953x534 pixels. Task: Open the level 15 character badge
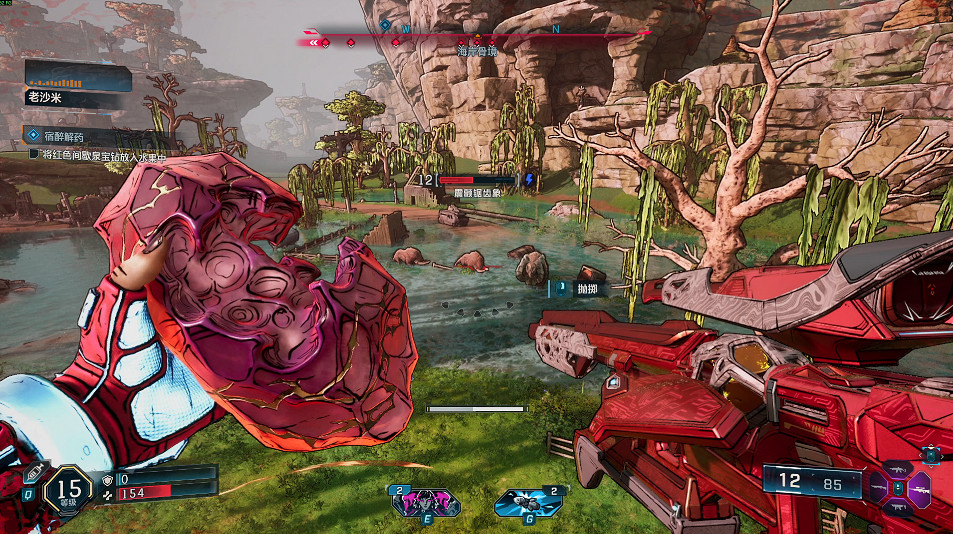pos(70,489)
